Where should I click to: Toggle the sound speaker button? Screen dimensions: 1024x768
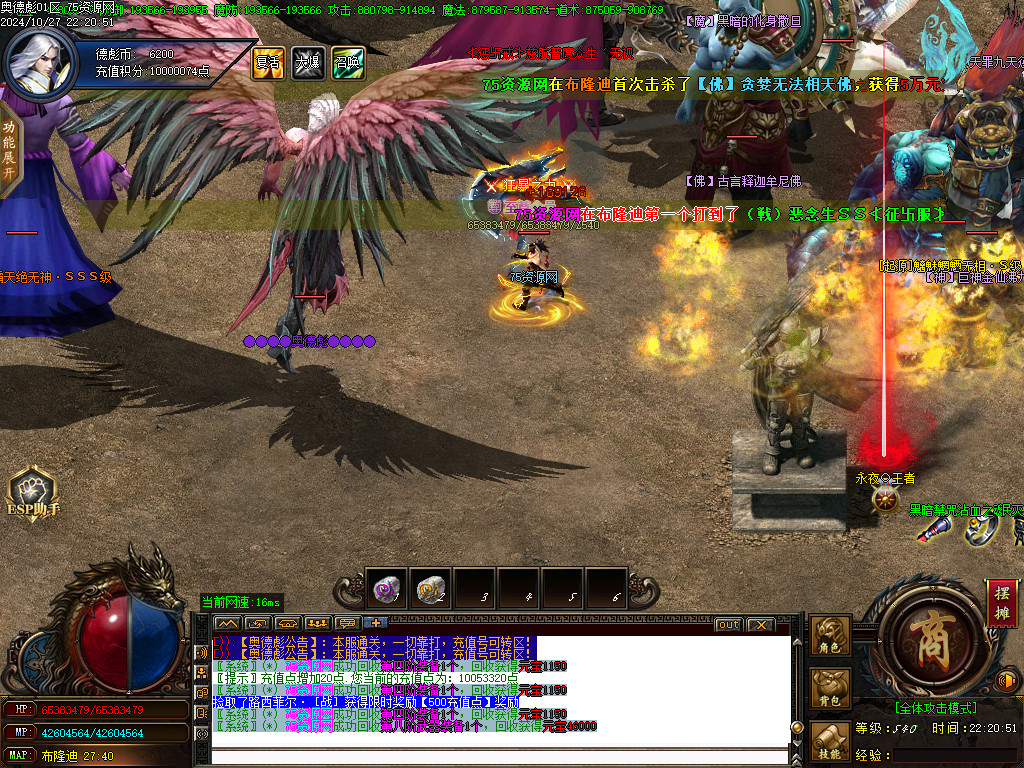tap(1008, 682)
